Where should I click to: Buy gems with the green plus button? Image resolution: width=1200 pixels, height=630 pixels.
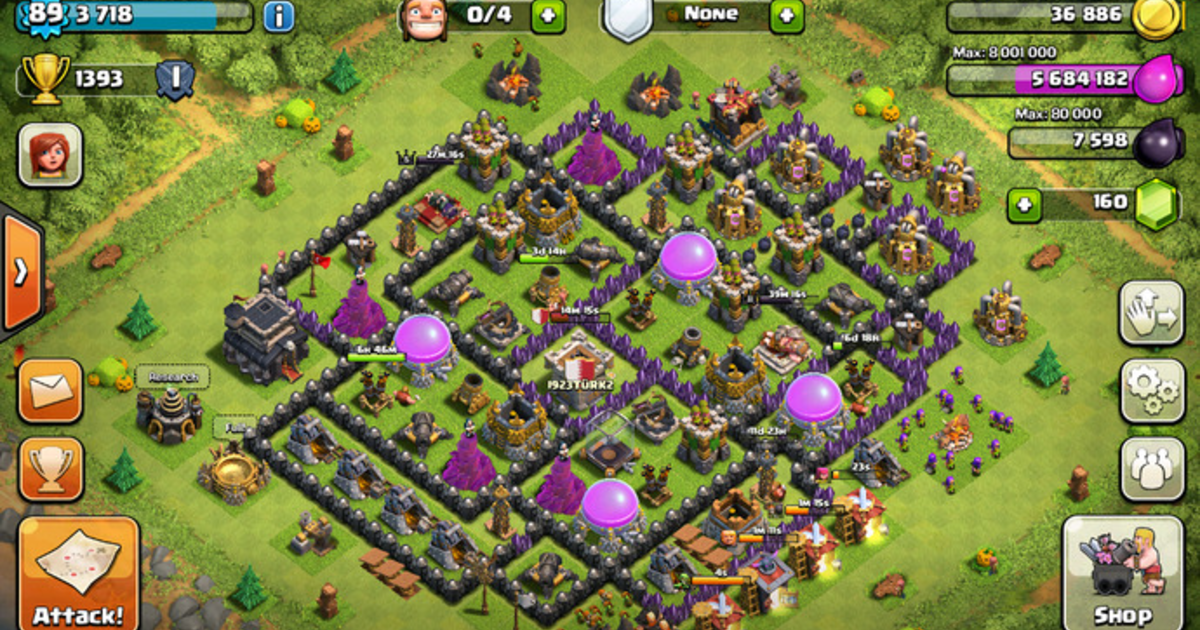pos(1024,204)
